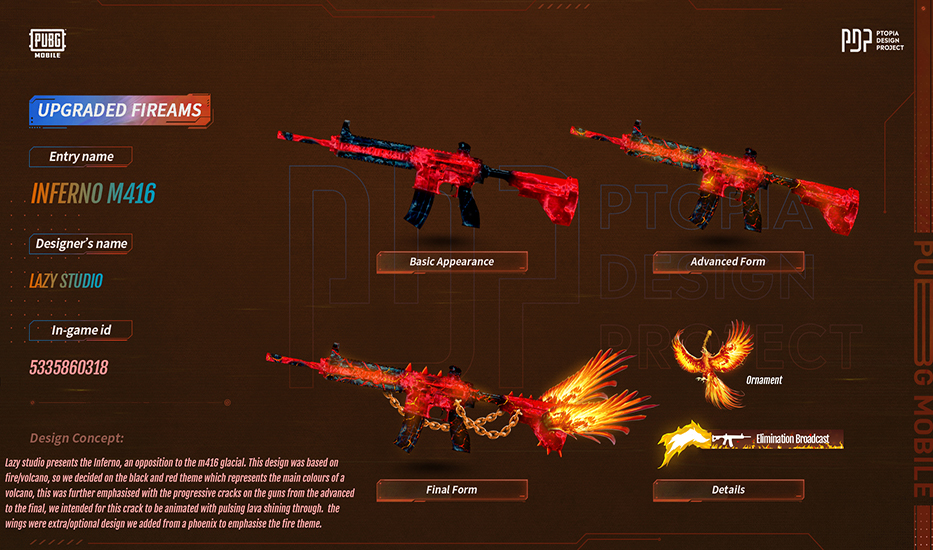The height and width of the screenshot is (550, 933).
Task: Select the Entry name field label
Action: 82,157
